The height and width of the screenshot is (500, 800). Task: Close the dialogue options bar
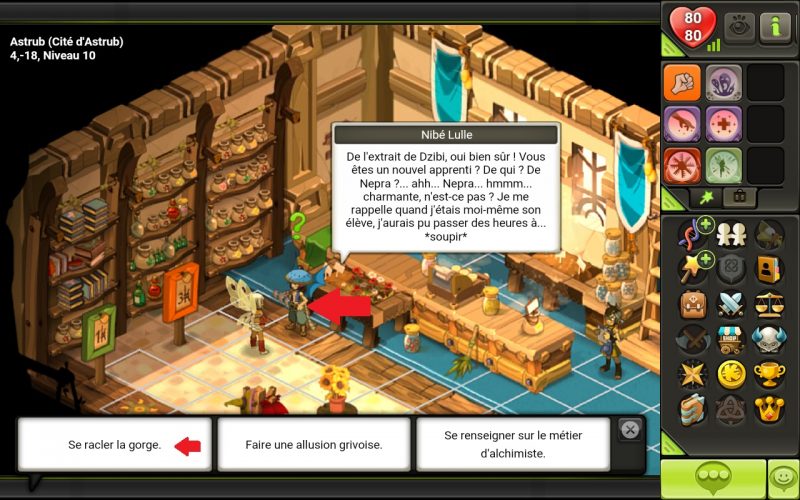coord(629,429)
